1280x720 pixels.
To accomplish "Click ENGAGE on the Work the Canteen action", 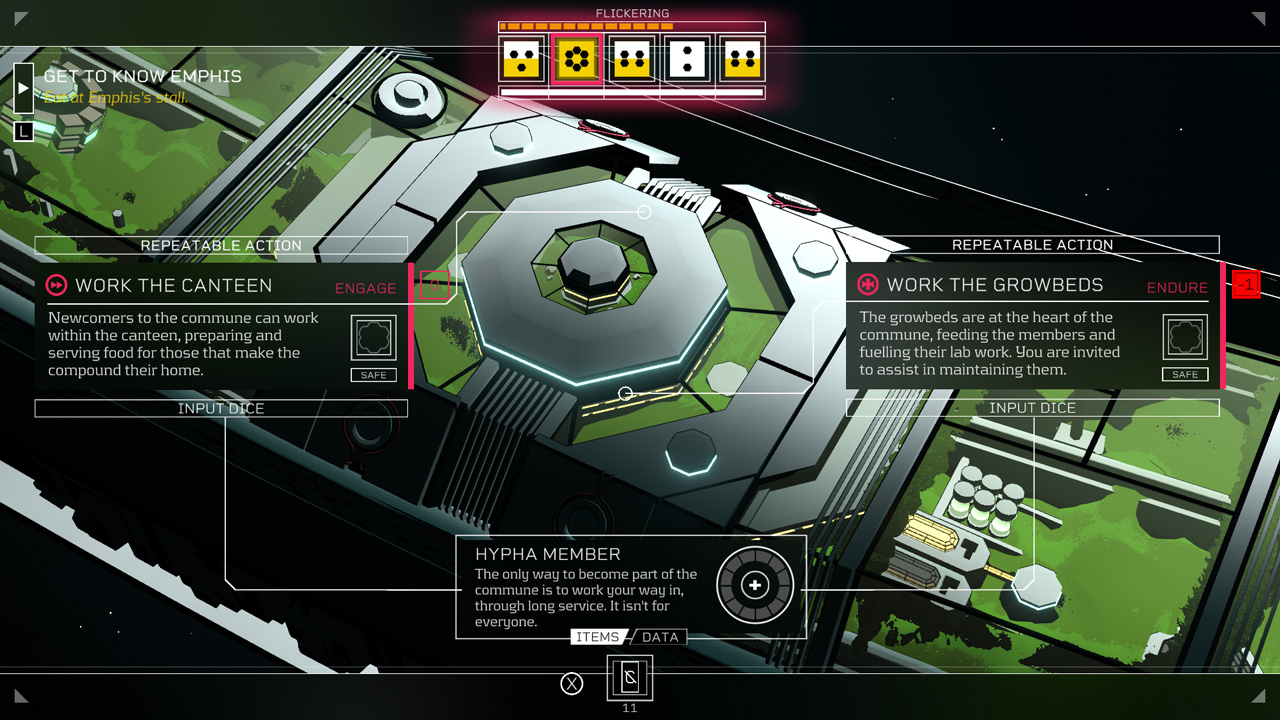I will (x=365, y=288).
